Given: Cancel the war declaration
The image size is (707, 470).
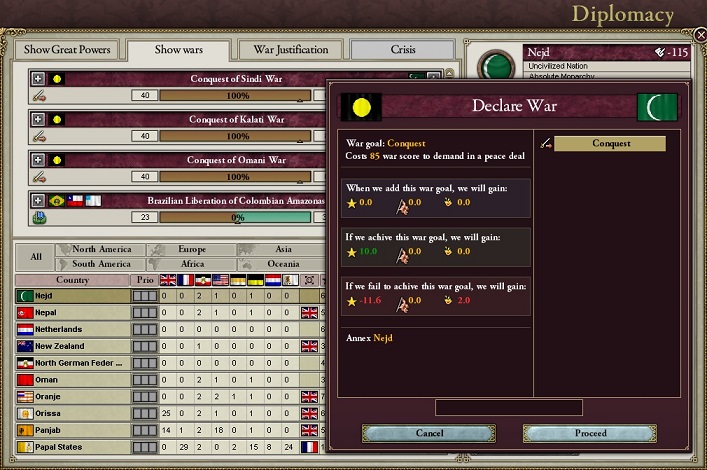Looking at the screenshot, I should (x=428, y=433).
